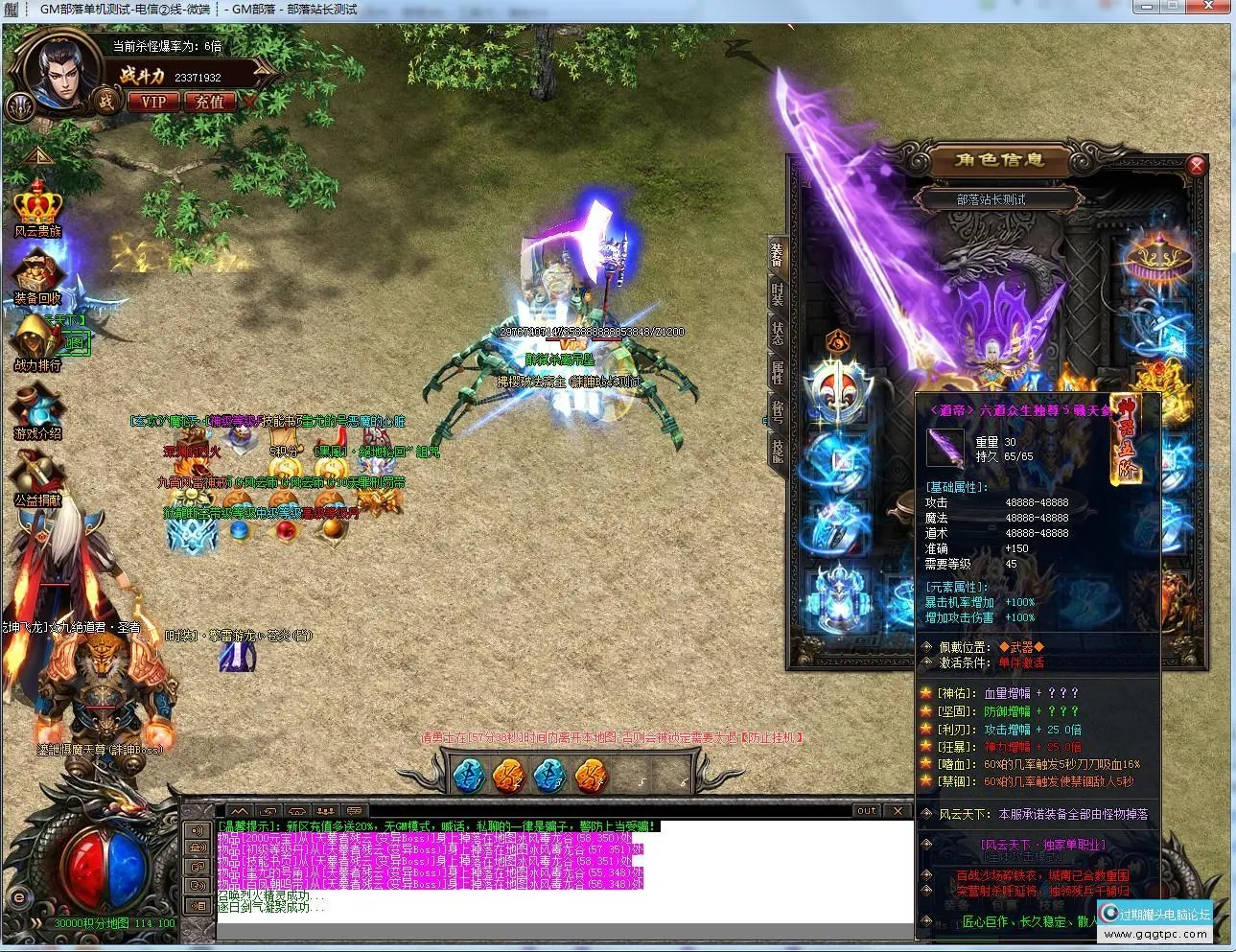Image resolution: width=1236 pixels, height=952 pixels.
Task: Open 装备回收 equipment recycling
Action: coord(38,275)
